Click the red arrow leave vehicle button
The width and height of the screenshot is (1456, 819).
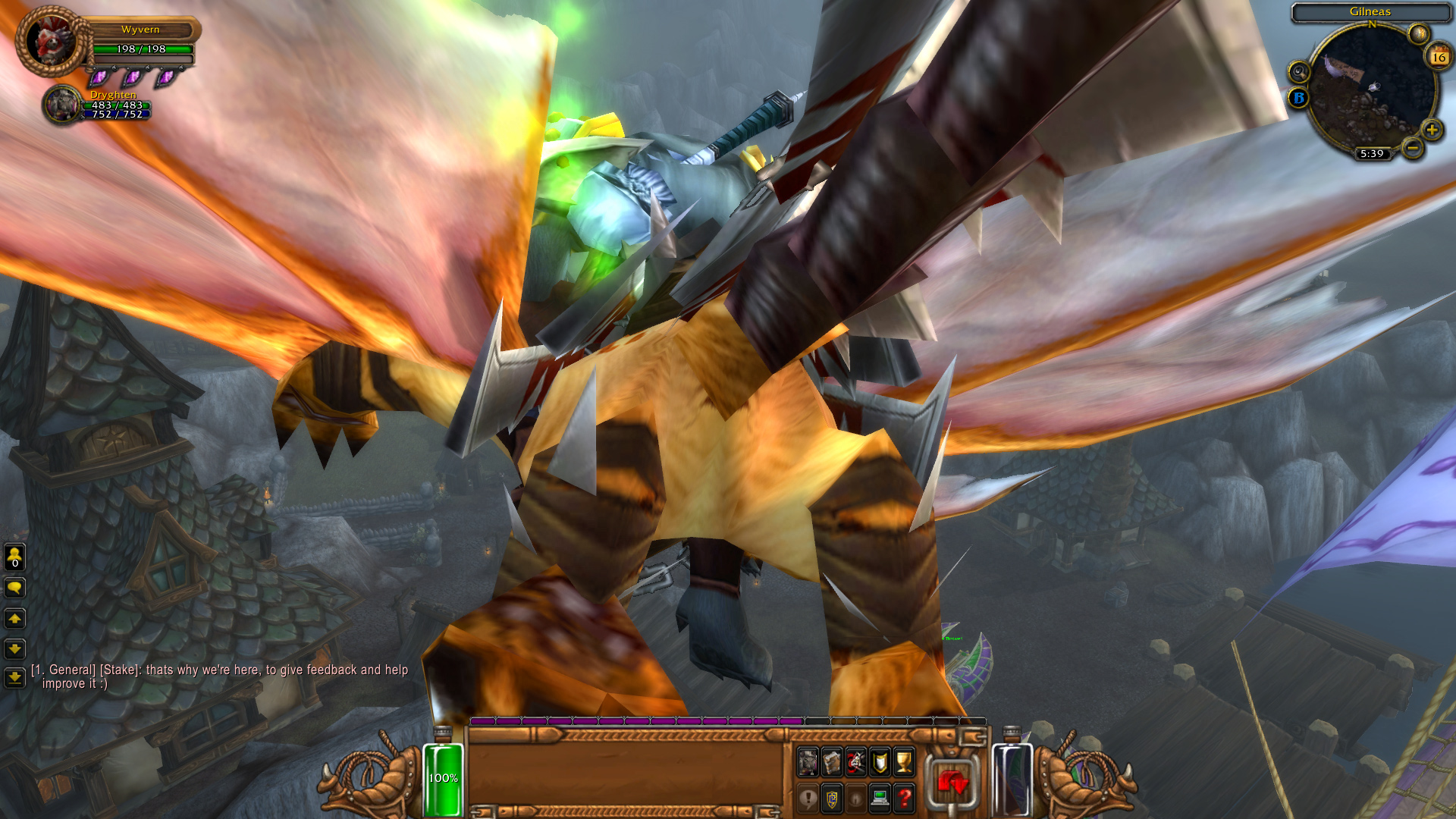click(952, 783)
